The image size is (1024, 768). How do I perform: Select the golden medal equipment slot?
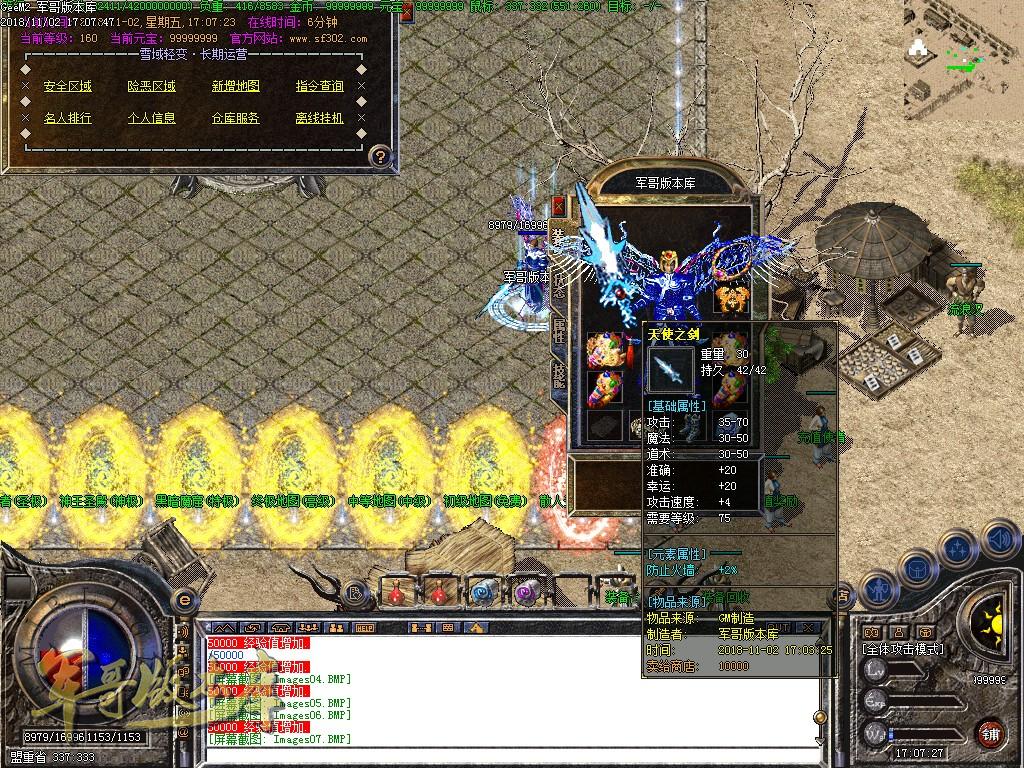point(731,299)
